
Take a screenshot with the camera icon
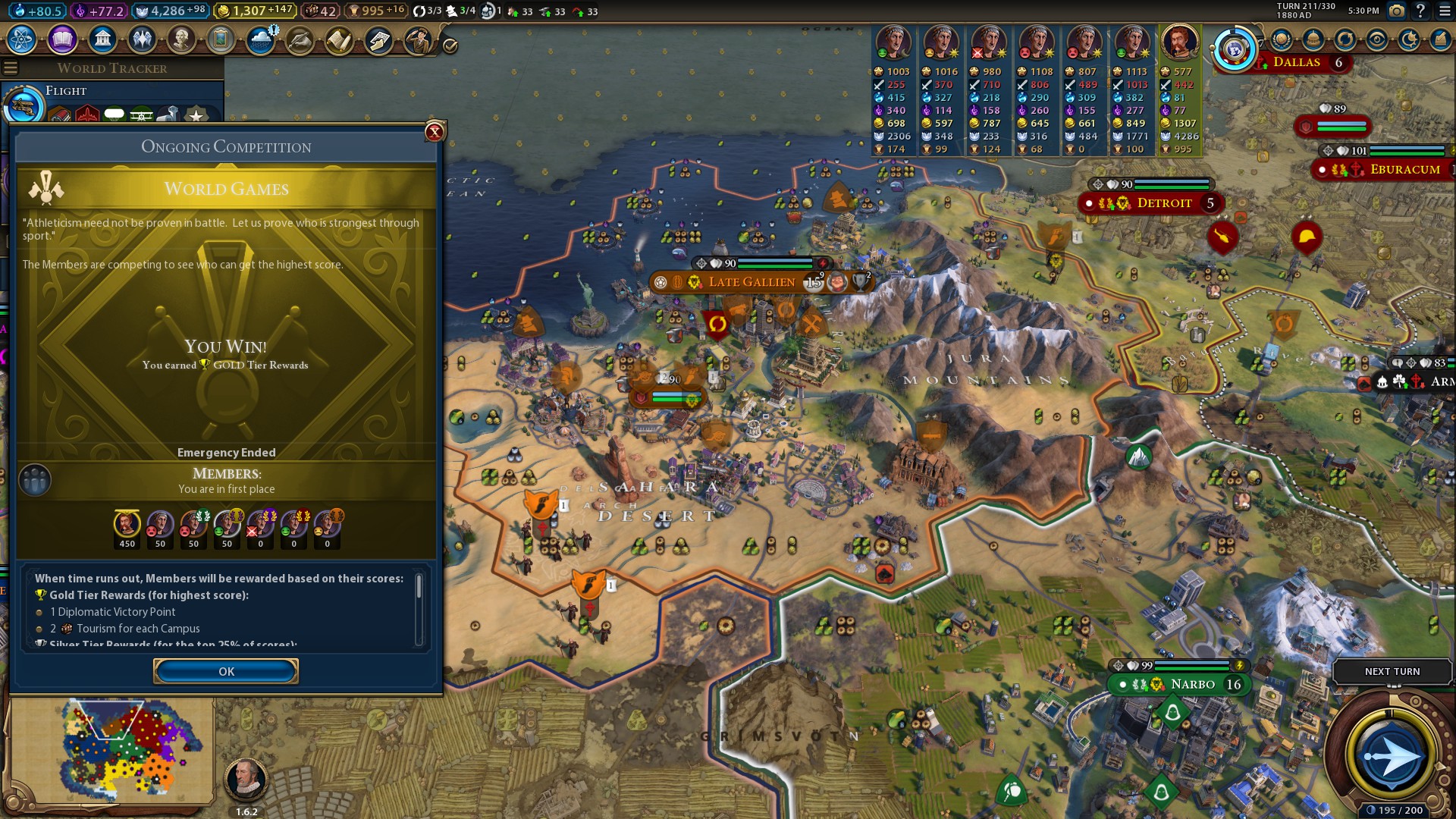[x=1396, y=11]
